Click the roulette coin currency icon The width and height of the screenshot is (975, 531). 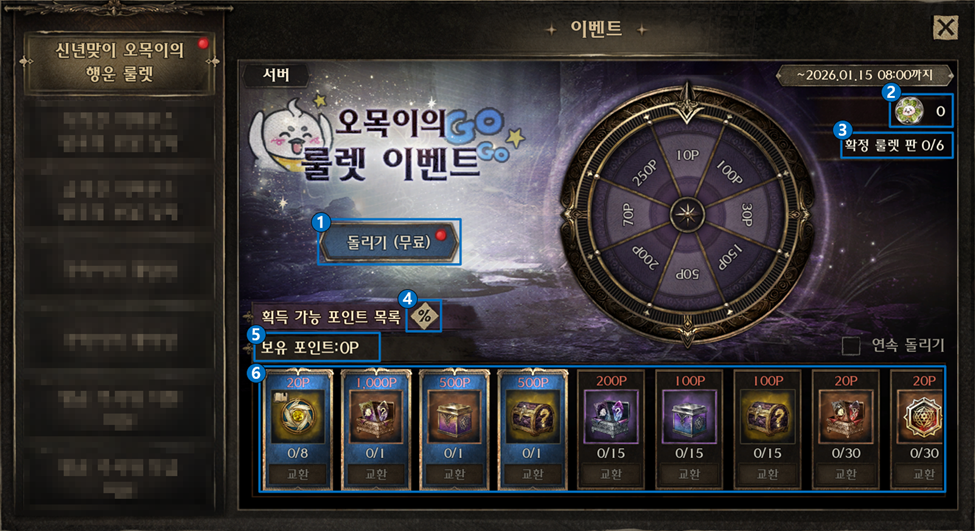908,111
